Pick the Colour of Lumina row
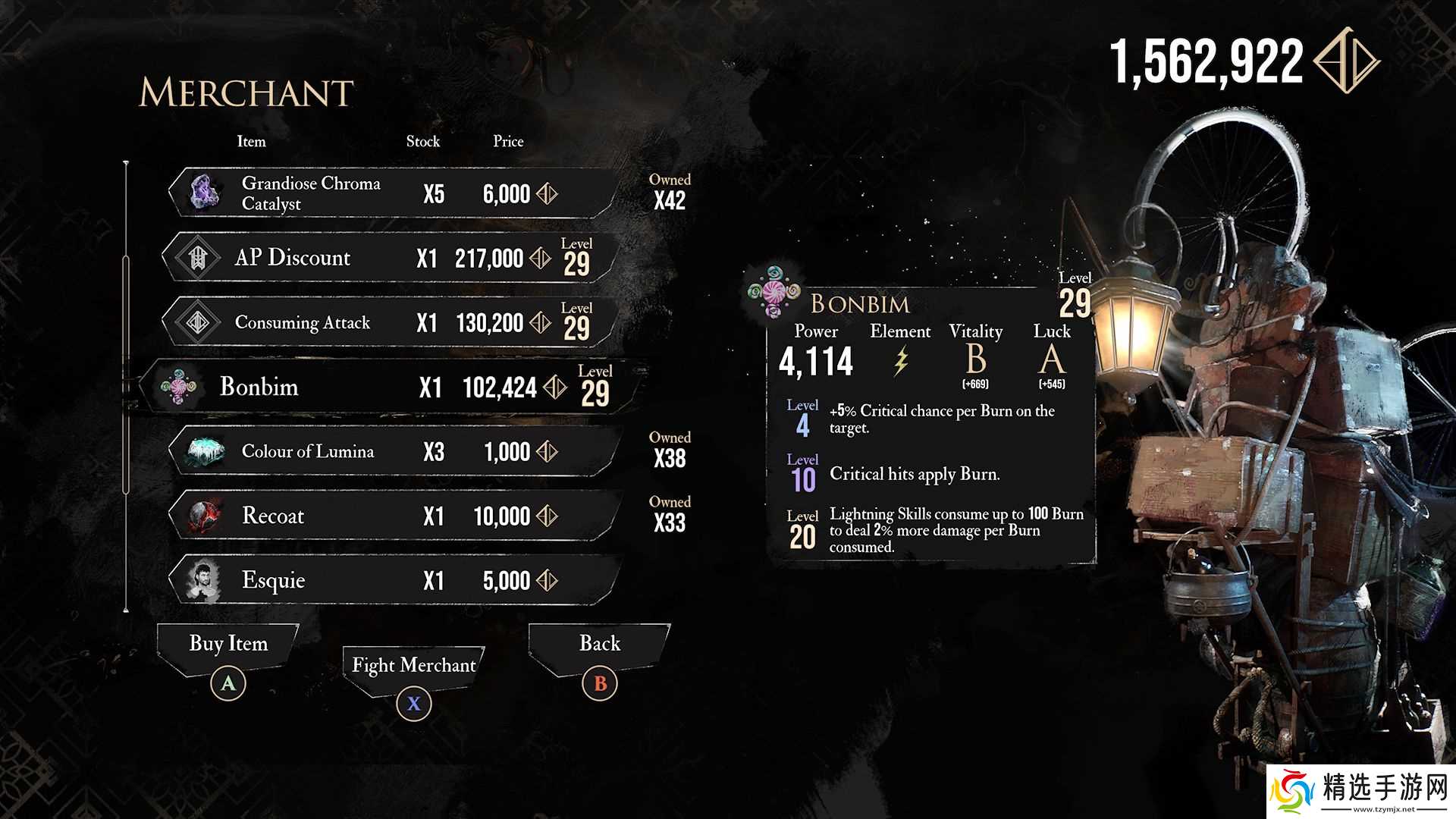The image size is (1456, 819). (x=391, y=451)
